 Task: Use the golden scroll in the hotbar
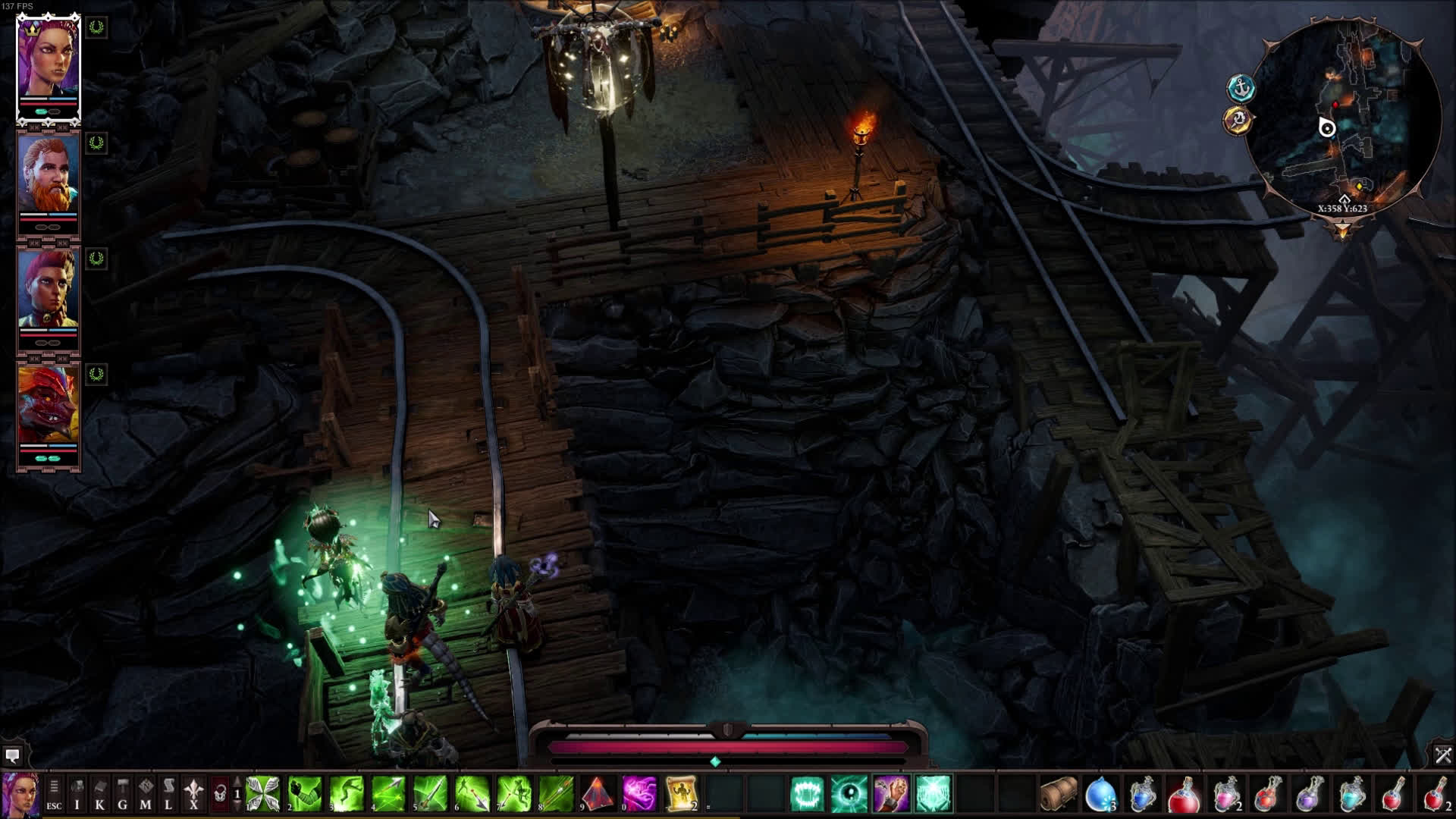(x=681, y=794)
